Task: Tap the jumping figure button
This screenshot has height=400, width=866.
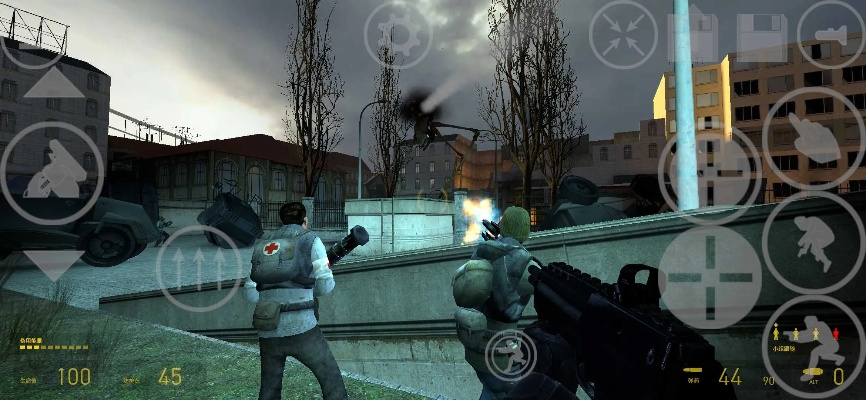Action: click(813, 241)
